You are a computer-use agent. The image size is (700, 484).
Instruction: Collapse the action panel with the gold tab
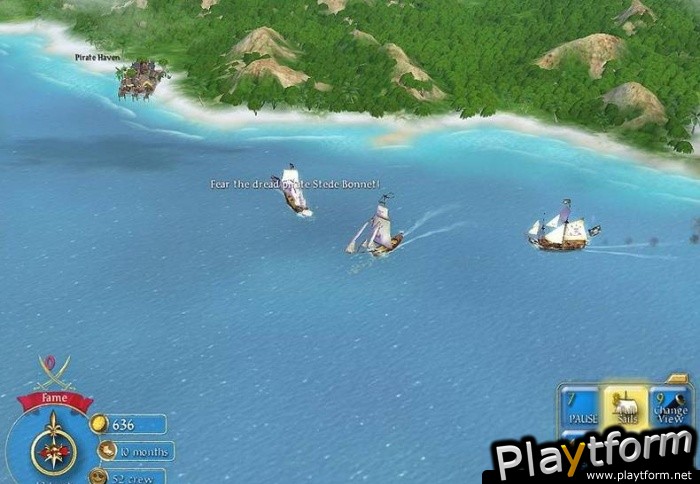tap(679, 379)
